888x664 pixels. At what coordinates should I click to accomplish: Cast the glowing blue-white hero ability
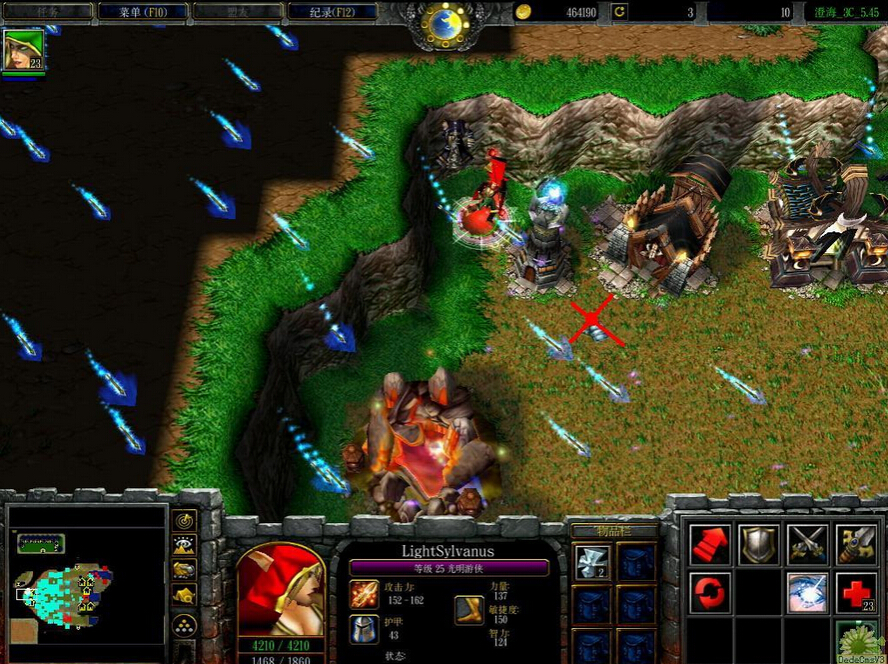pyautogui.click(x=806, y=592)
